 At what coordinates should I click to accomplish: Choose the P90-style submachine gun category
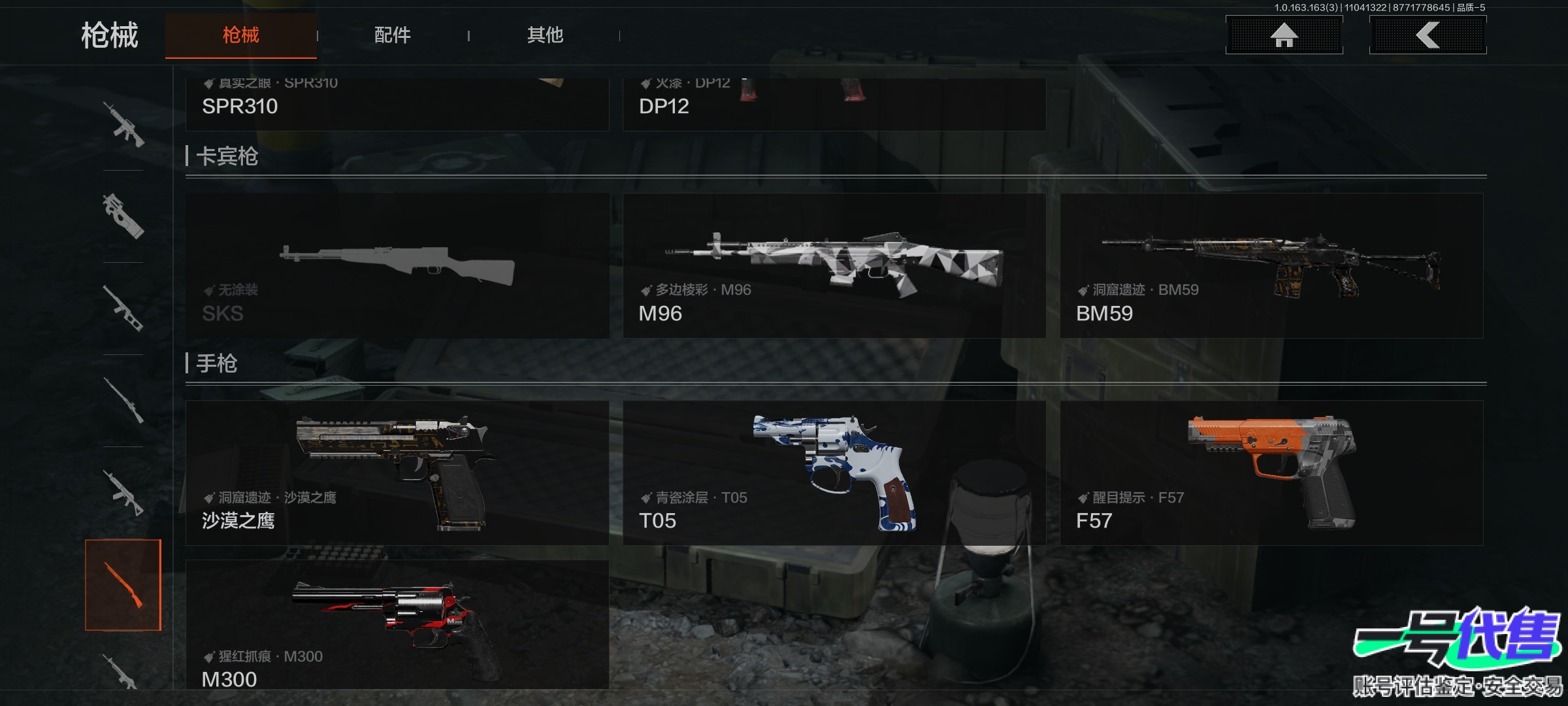tap(123, 216)
